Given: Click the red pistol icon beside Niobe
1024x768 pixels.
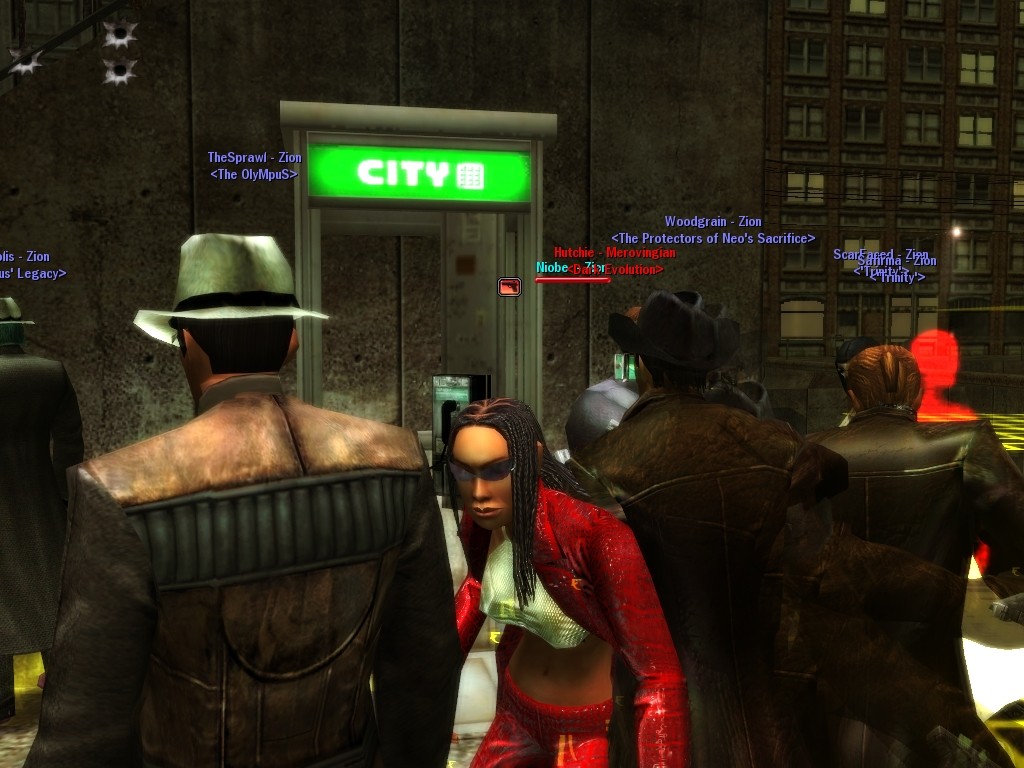Looking at the screenshot, I should click(x=509, y=287).
